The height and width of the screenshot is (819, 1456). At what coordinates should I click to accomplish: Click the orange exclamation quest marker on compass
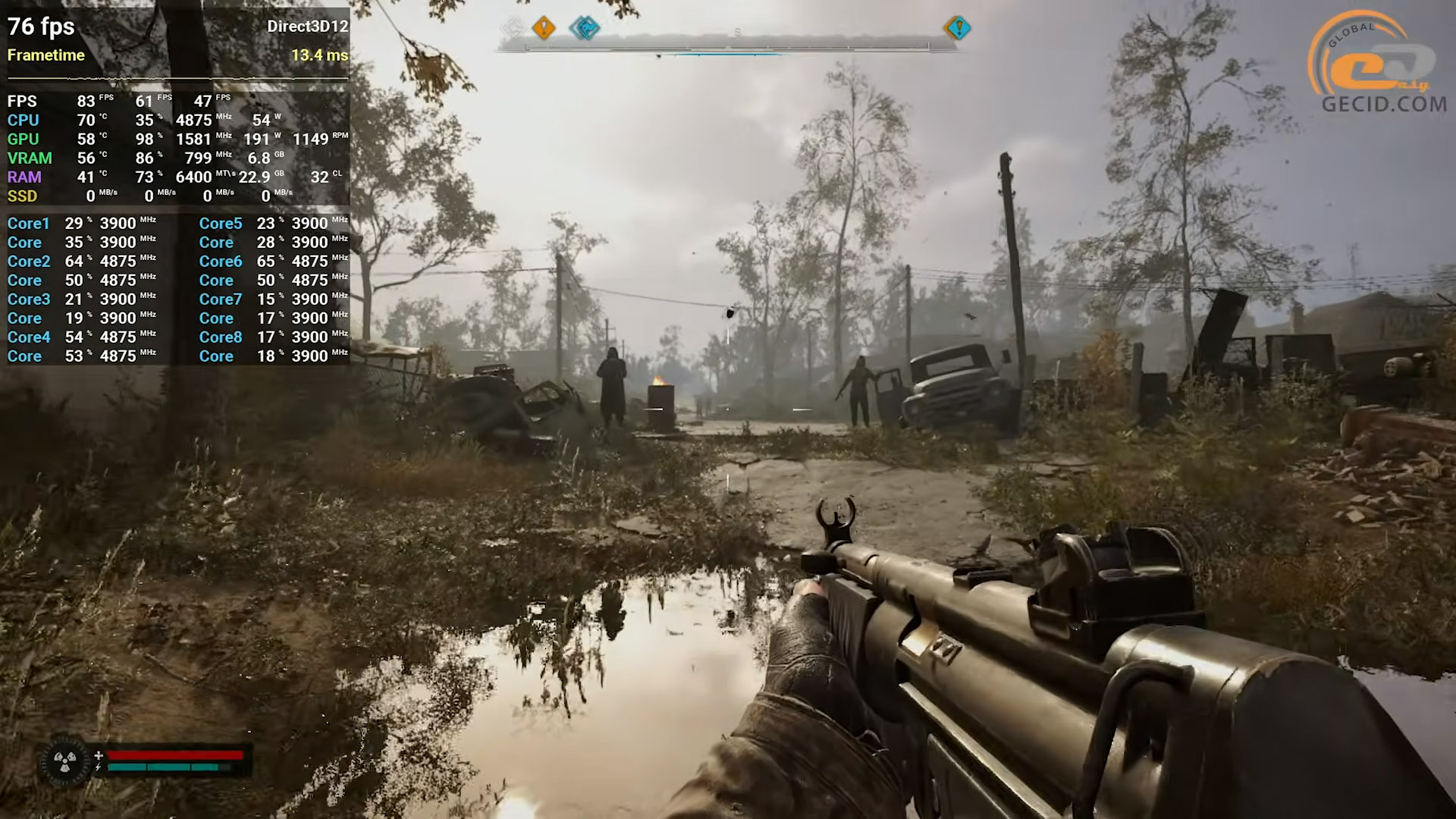click(x=543, y=29)
